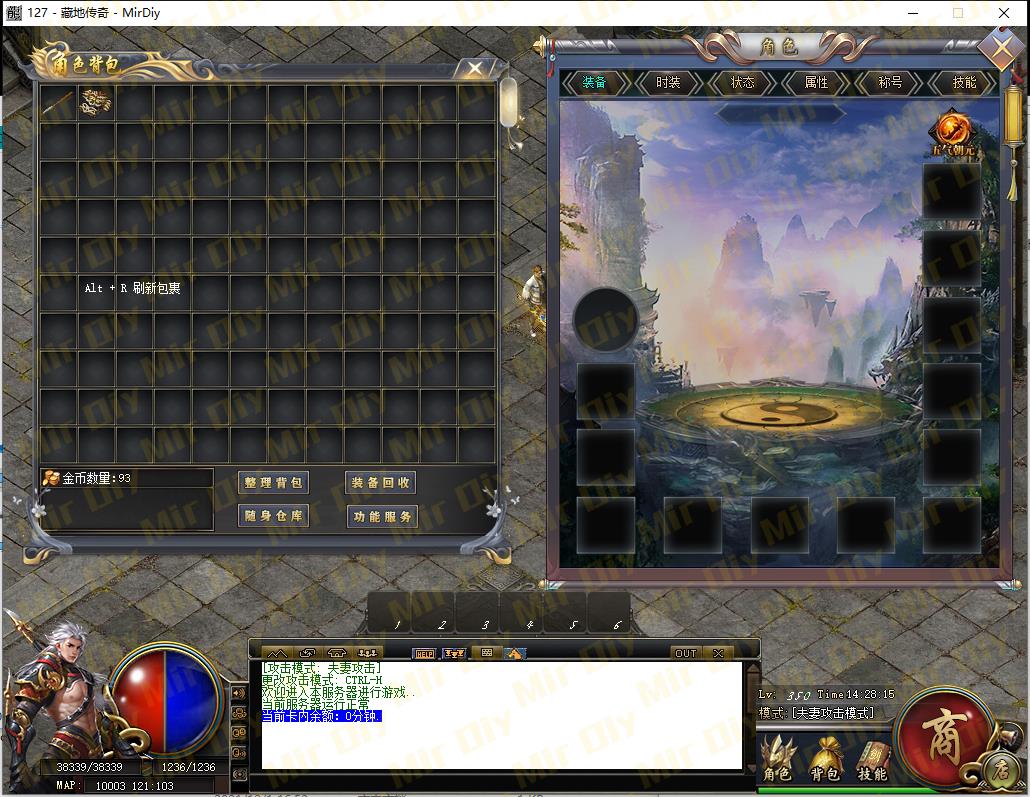This screenshot has height=797, width=1030.
Task: Open the 随身仓库 portable warehouse
Action: [x=274, y=517]
